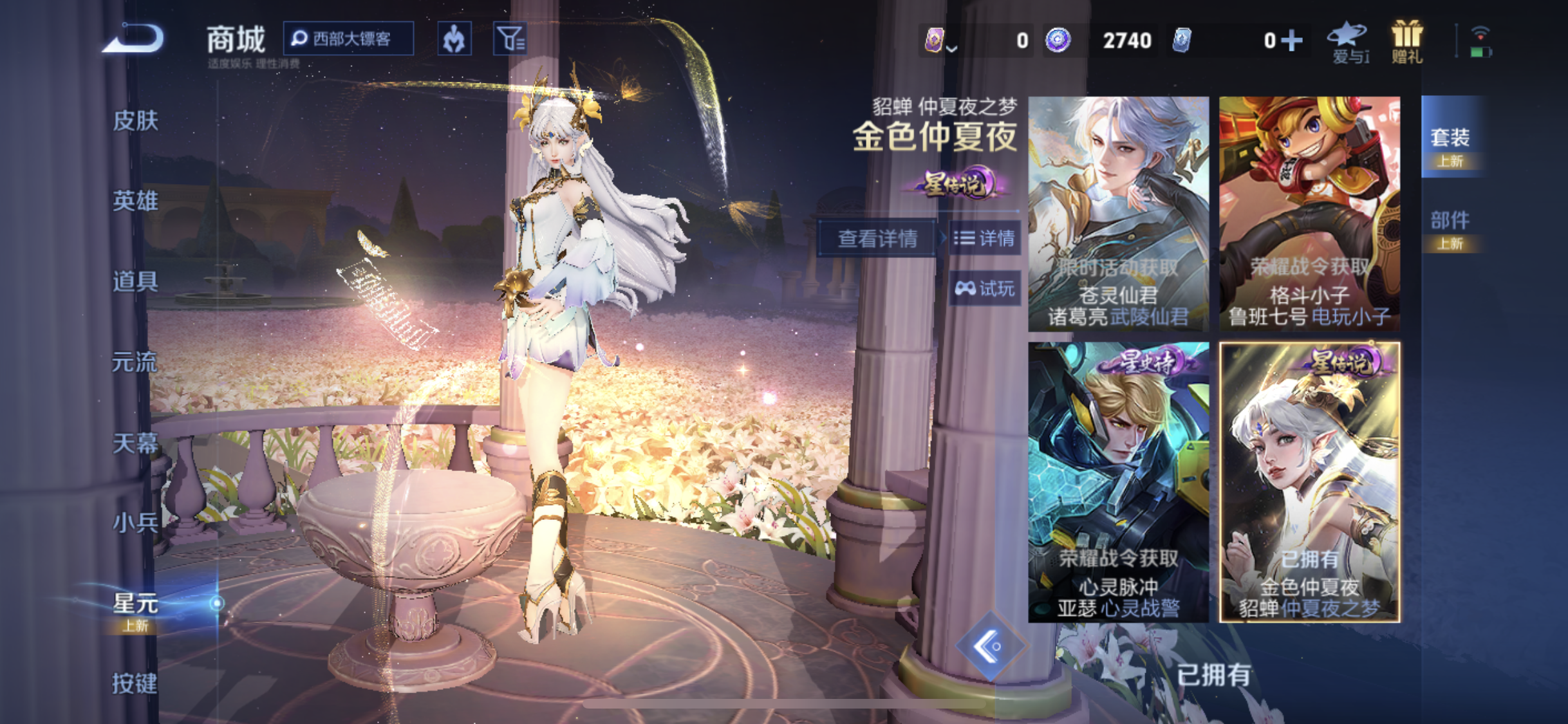Open the 皮肤 menu item

point(137,120)
